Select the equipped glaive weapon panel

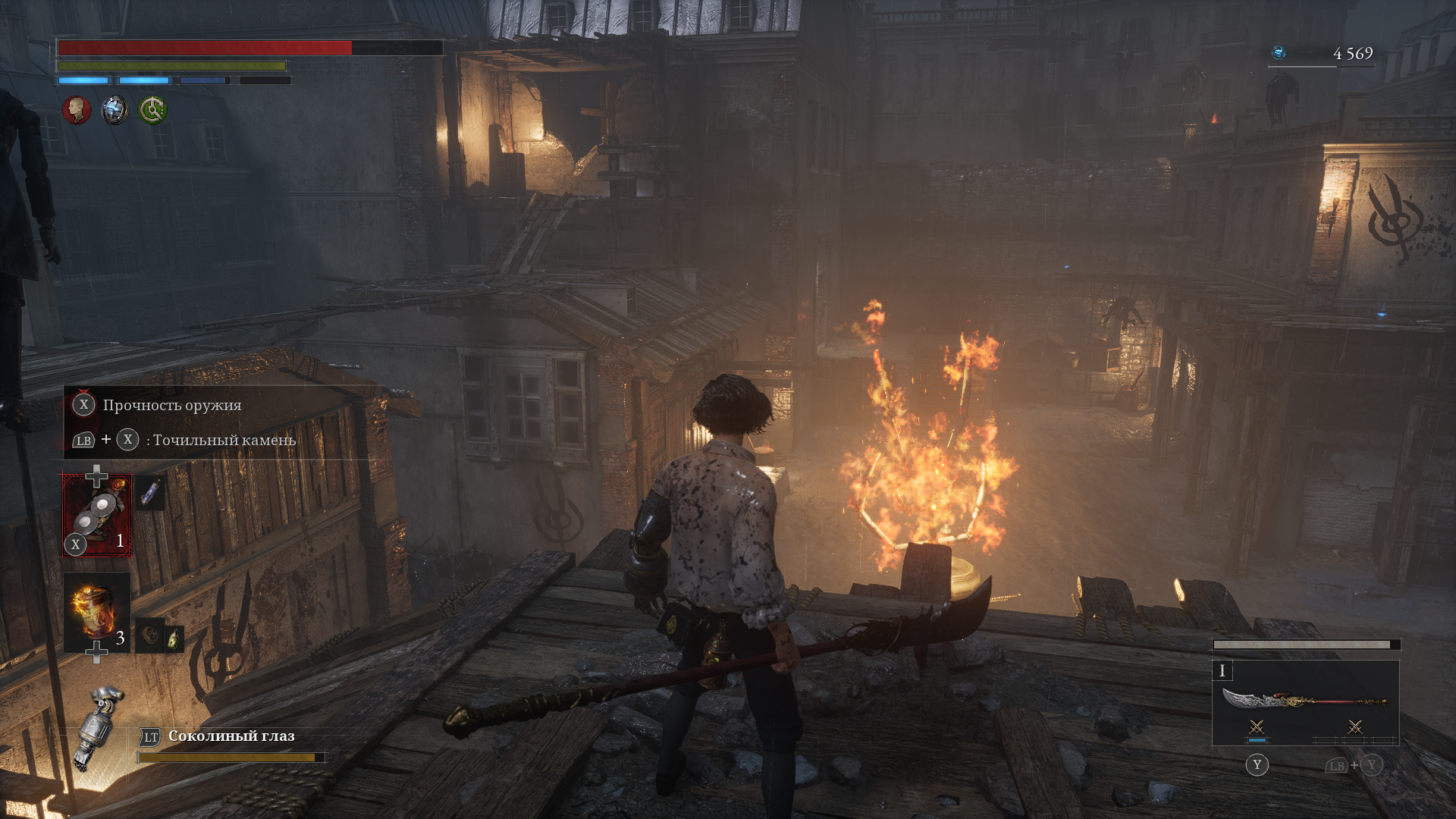[x=1305, y=700]
